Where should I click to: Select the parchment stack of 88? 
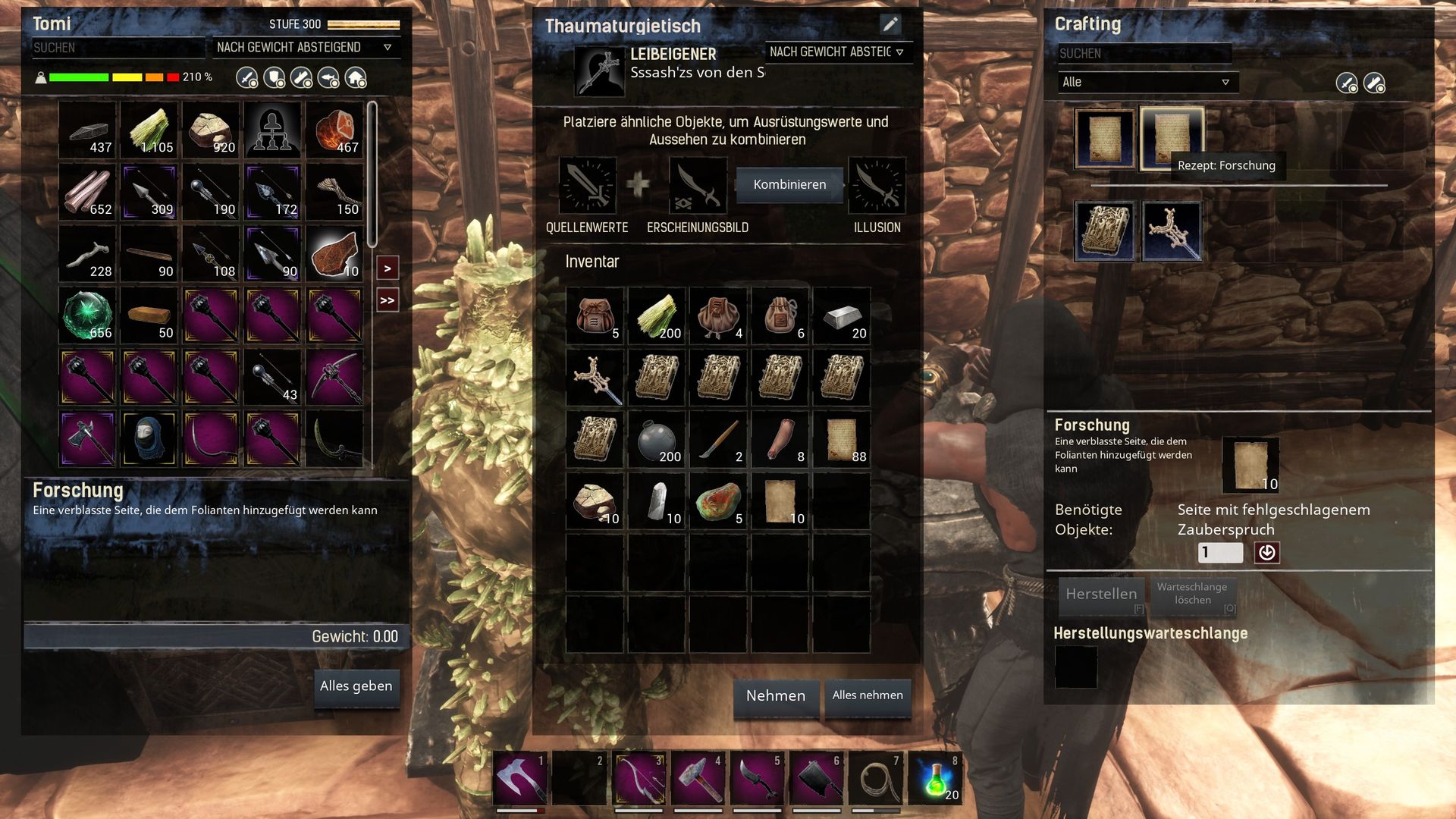coord(843,440)
